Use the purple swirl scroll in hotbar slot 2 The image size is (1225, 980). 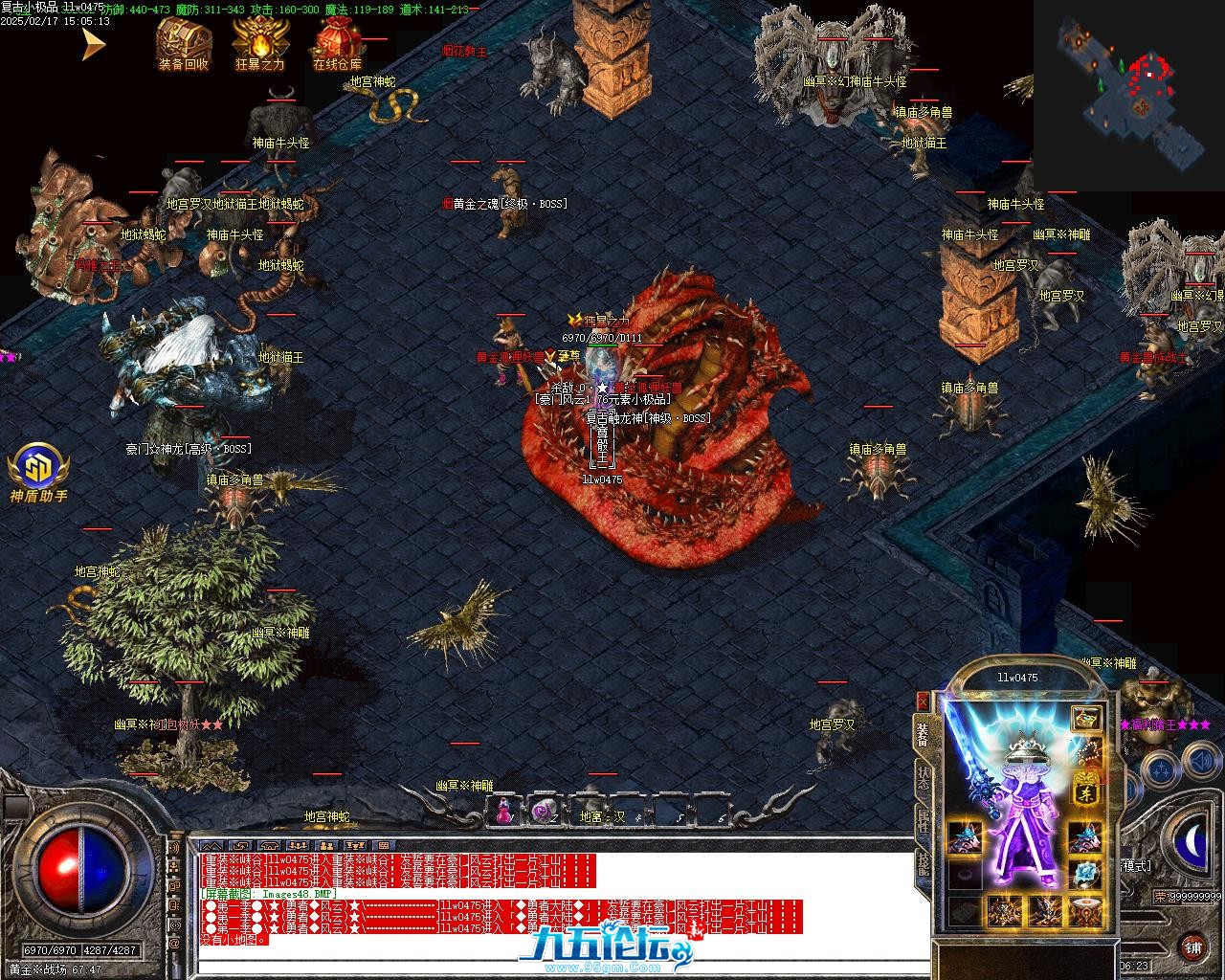click(545, 810)
